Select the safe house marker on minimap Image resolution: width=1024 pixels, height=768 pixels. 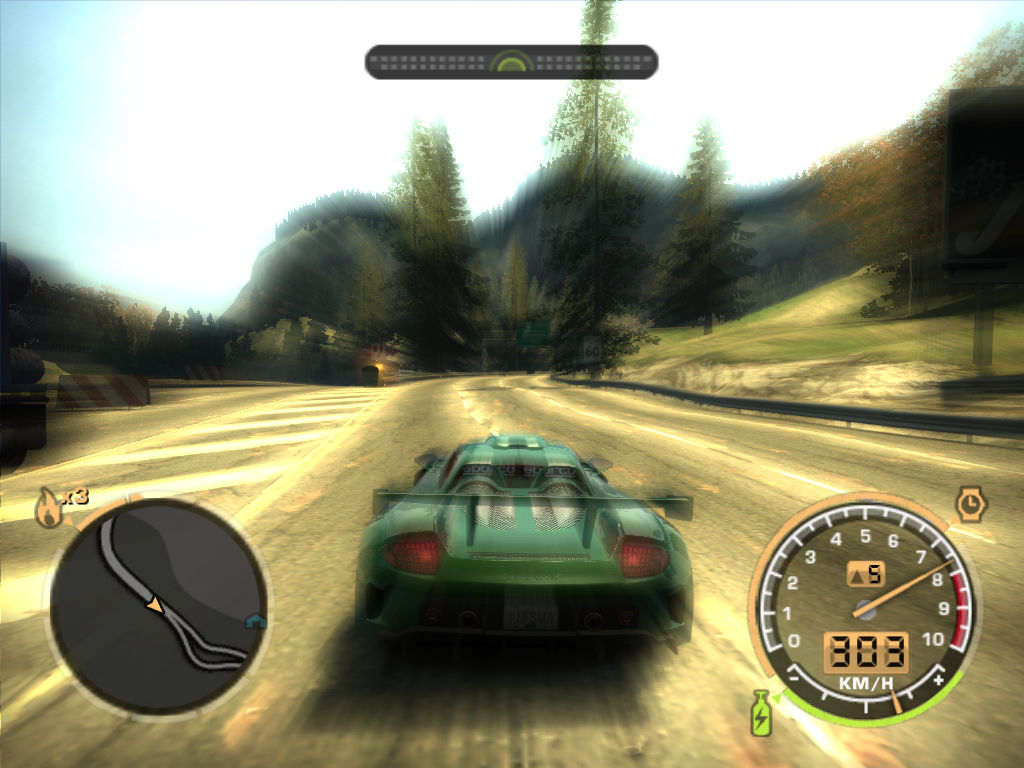coord(257,621)
